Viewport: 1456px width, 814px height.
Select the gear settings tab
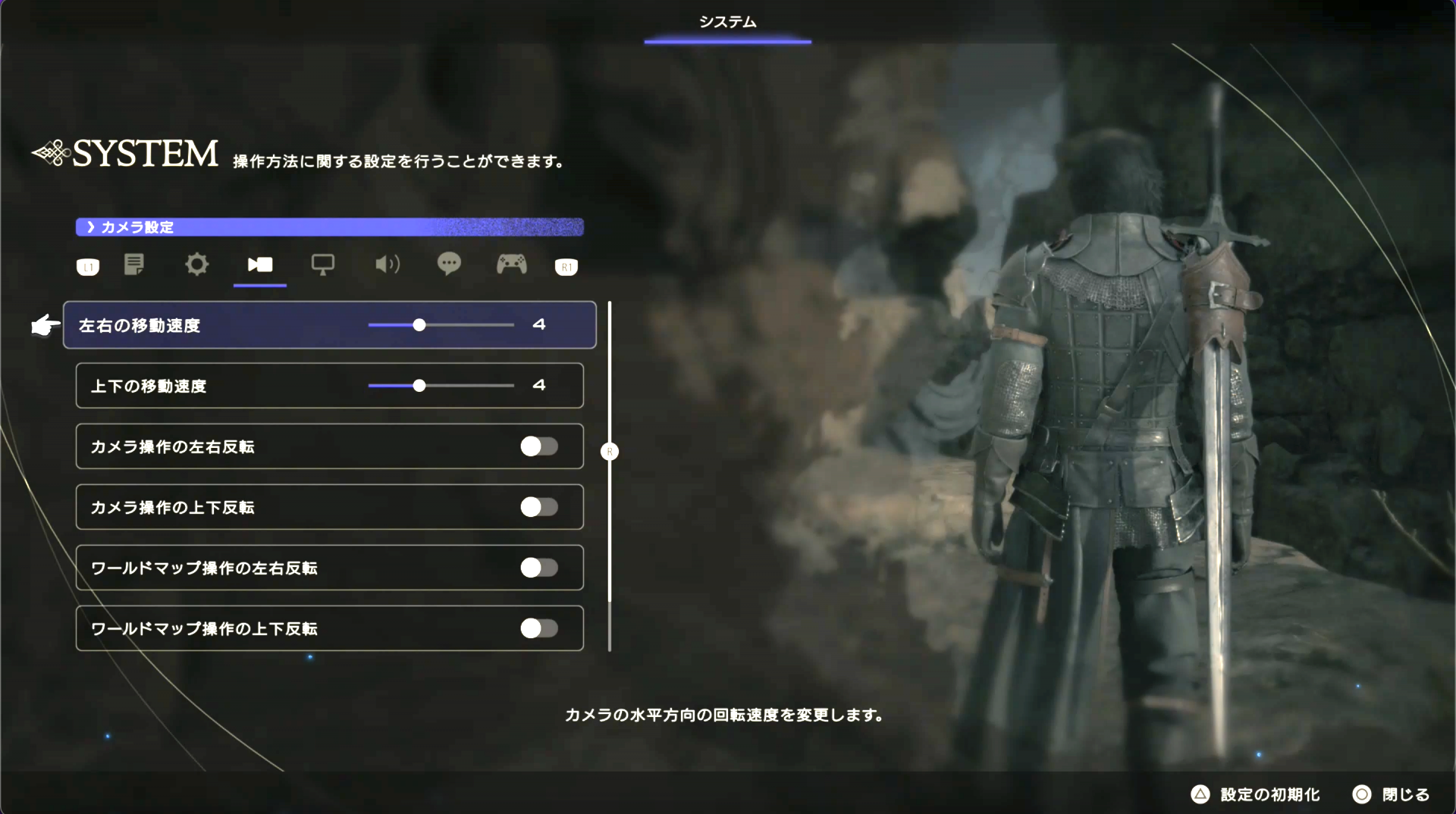pos(196,265)
